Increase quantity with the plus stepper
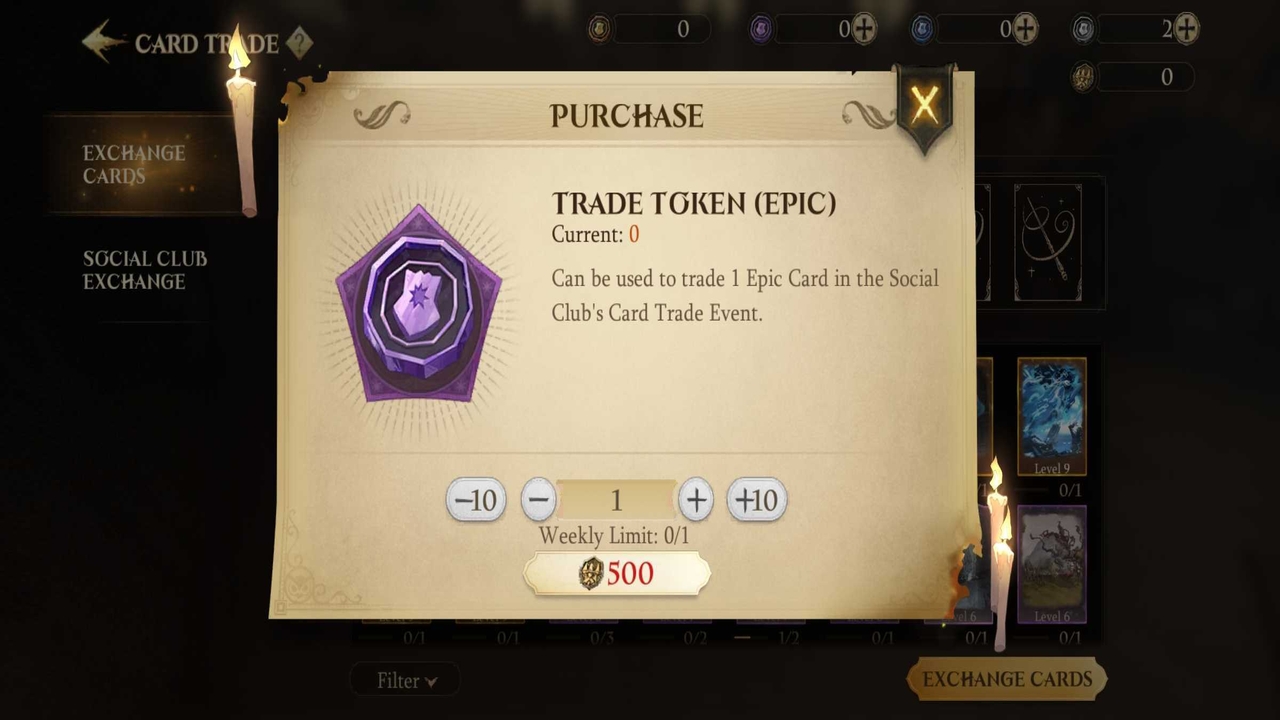The height and width of the screenshot is (720, 1280). (x=695, y=500)
